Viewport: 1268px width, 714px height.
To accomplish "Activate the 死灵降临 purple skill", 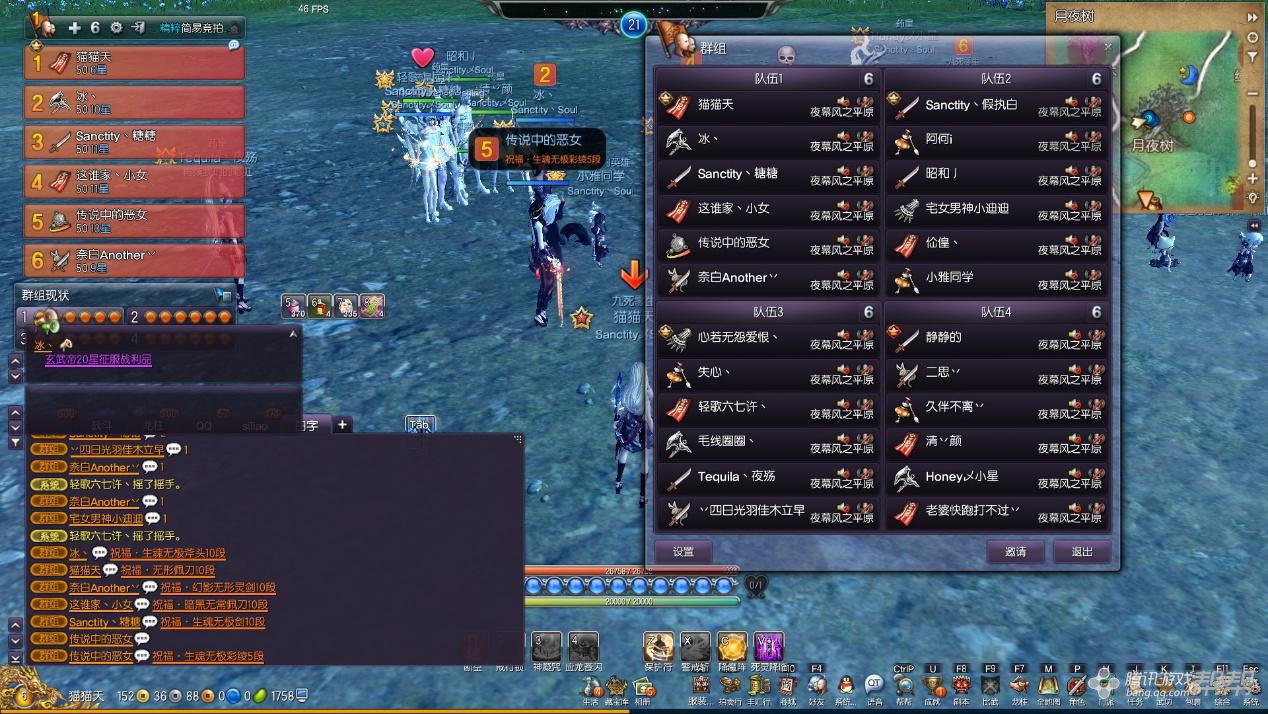I will click(x=768, y=647).
